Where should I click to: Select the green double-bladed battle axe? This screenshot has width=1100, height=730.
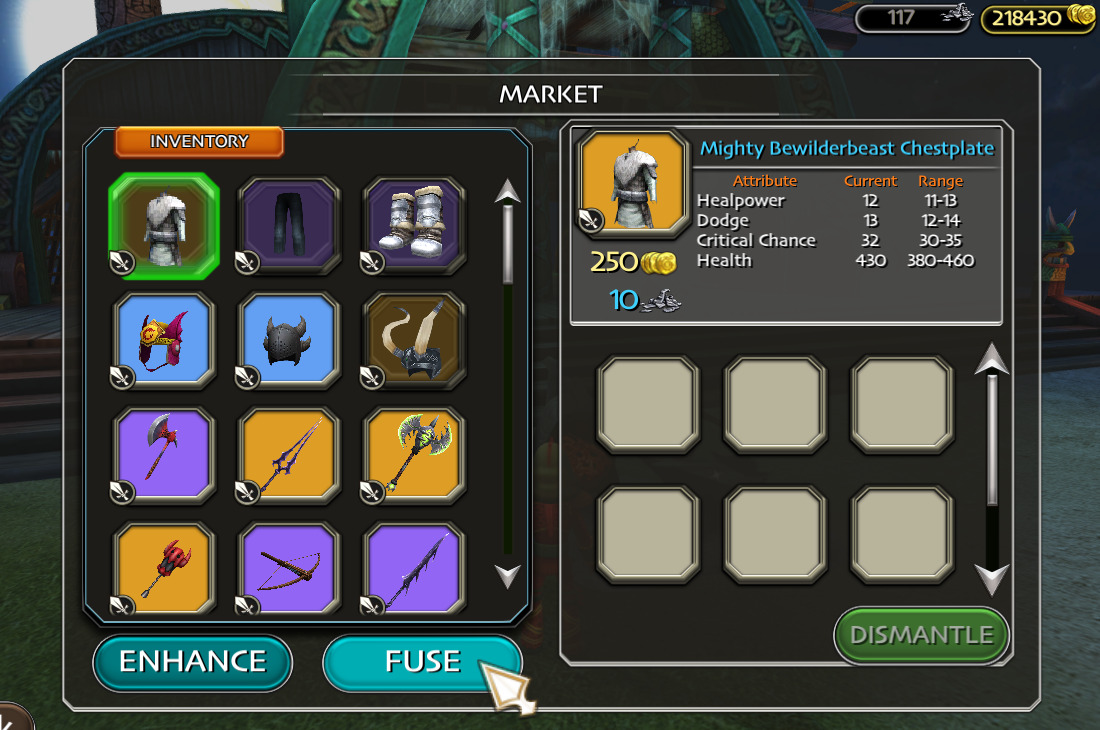point(414,456)
